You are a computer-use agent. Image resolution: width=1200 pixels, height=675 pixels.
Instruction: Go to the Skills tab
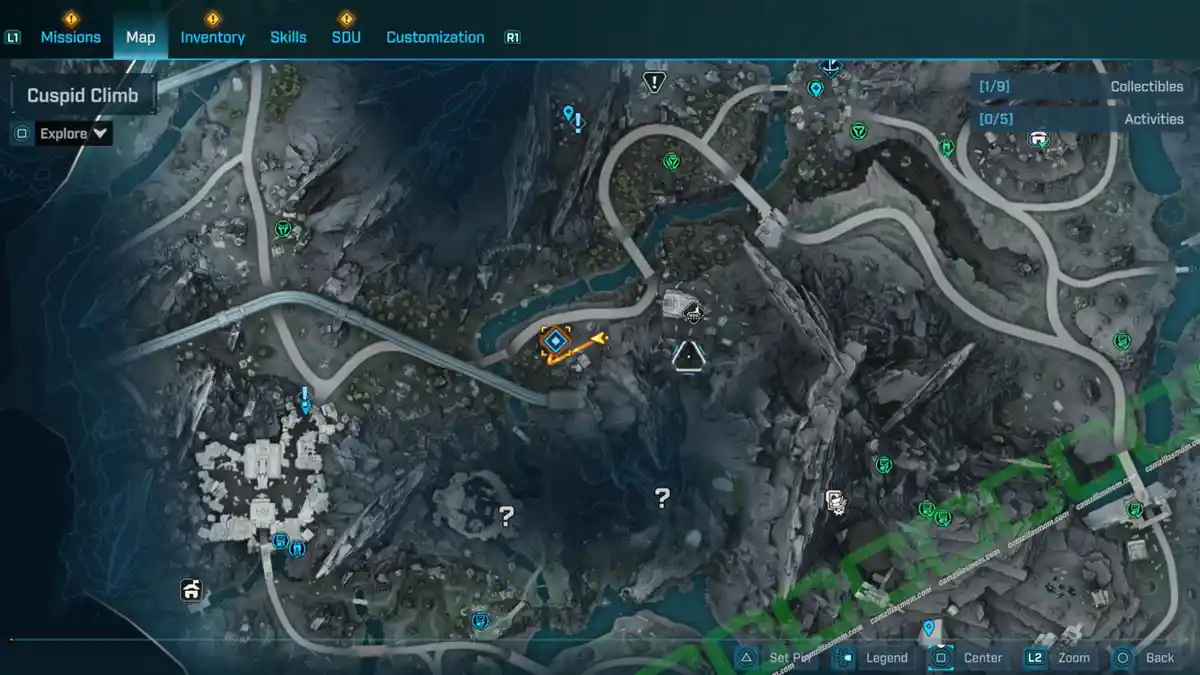[288, 37]
